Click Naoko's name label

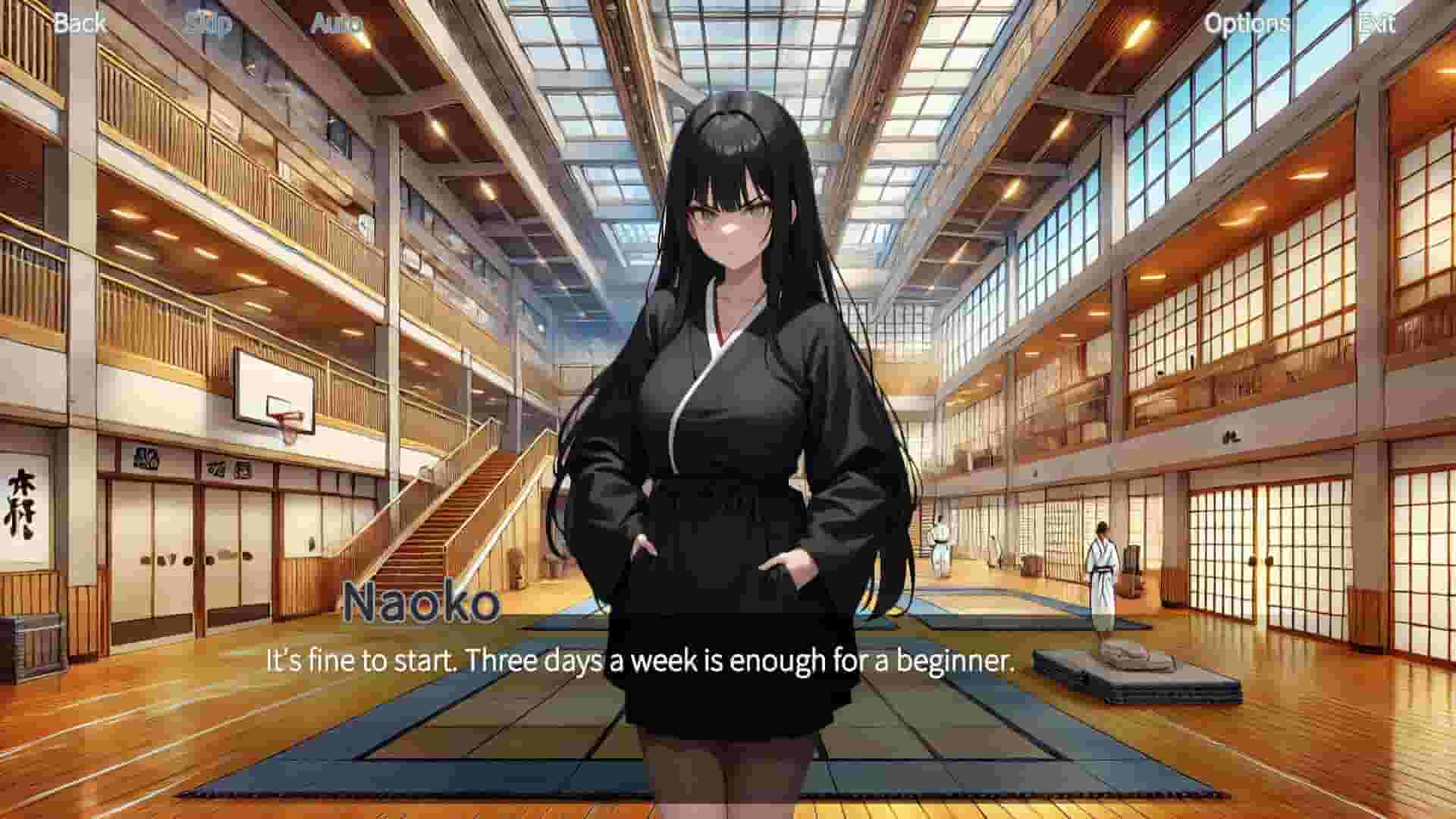click(x=422, y=603)
